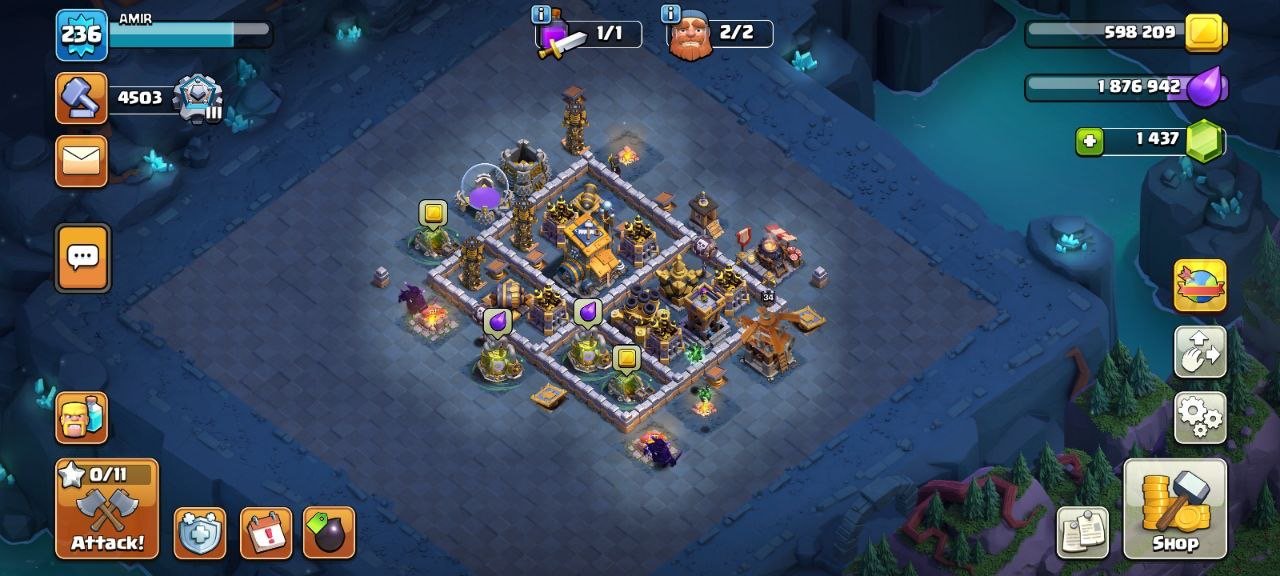Click the globe with ribbon icon
This screenshot has width=1280, height=576.
(x=1200, y=286)
